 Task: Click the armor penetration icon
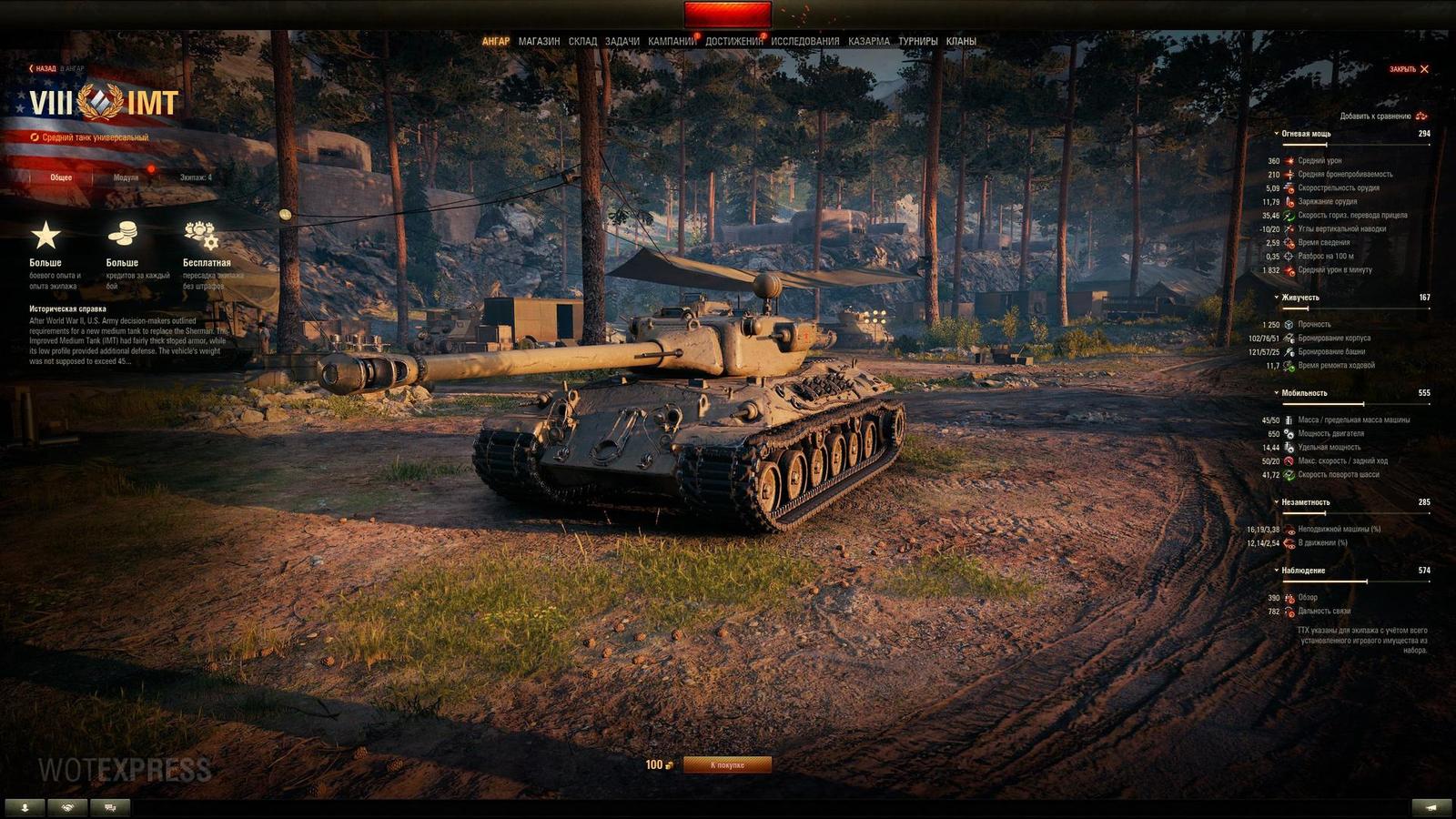point(1289,175)
